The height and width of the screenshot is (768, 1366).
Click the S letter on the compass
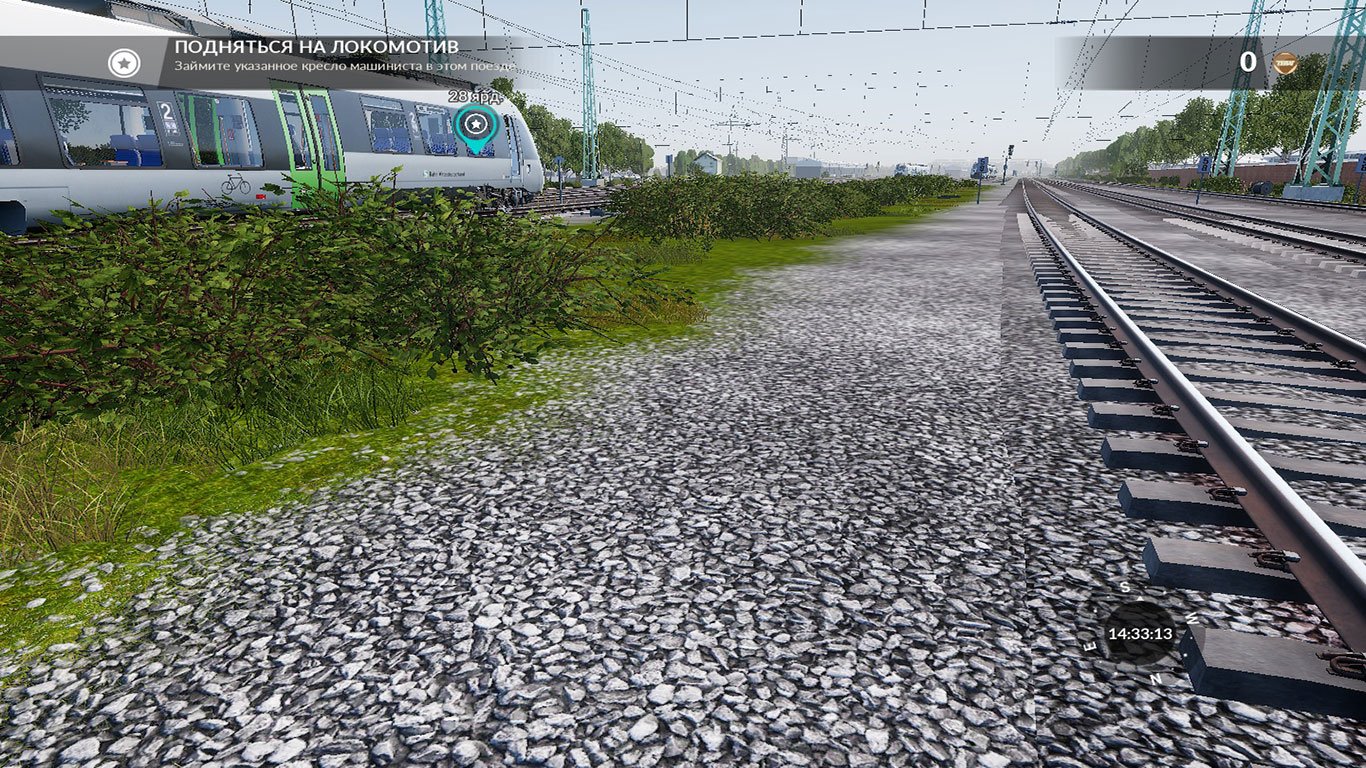[x=1125, y=588]
